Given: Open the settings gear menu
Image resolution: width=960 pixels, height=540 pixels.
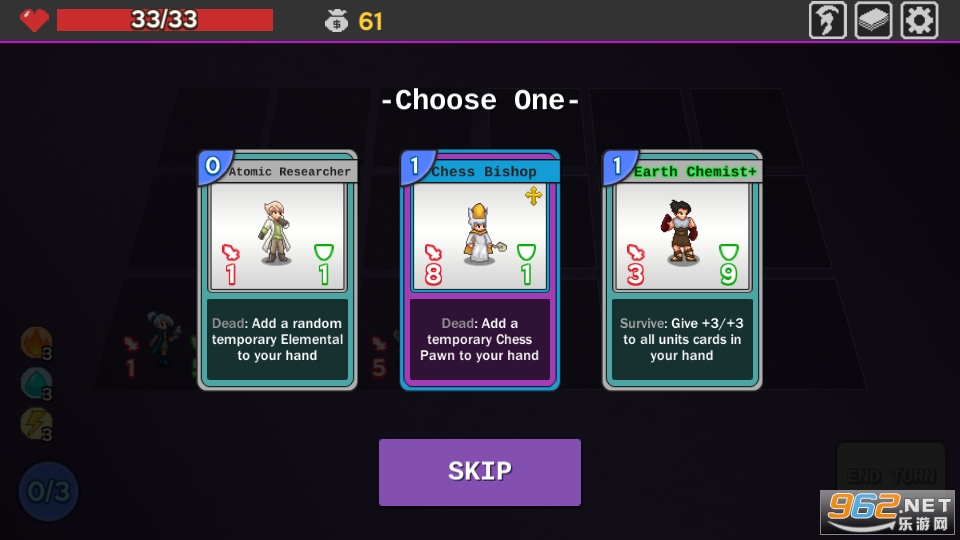Looking at the screenshot, I should pyautogui.click(x=919, y=20).
